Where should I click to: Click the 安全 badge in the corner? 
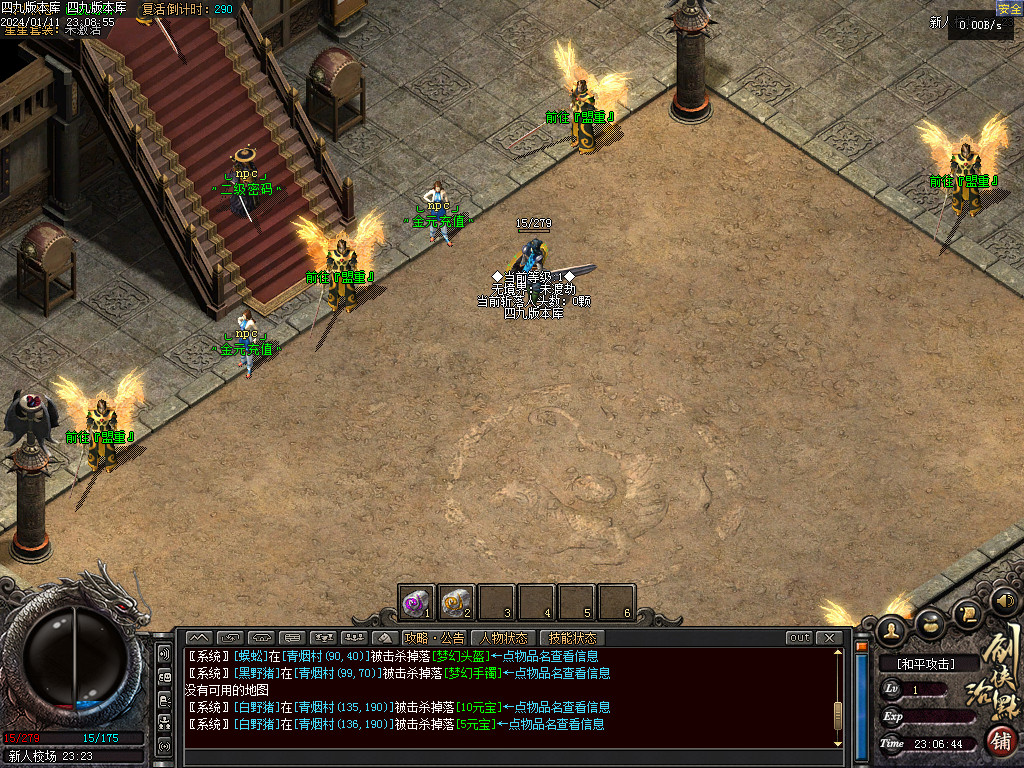1009,9
